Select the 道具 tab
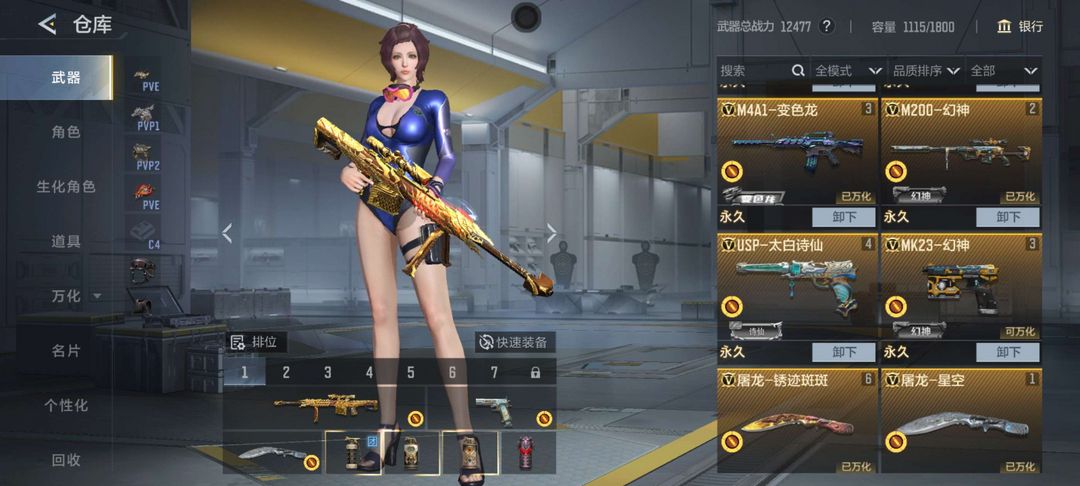The width and height of the screenshot is (1080, 486). pos(66,241)
